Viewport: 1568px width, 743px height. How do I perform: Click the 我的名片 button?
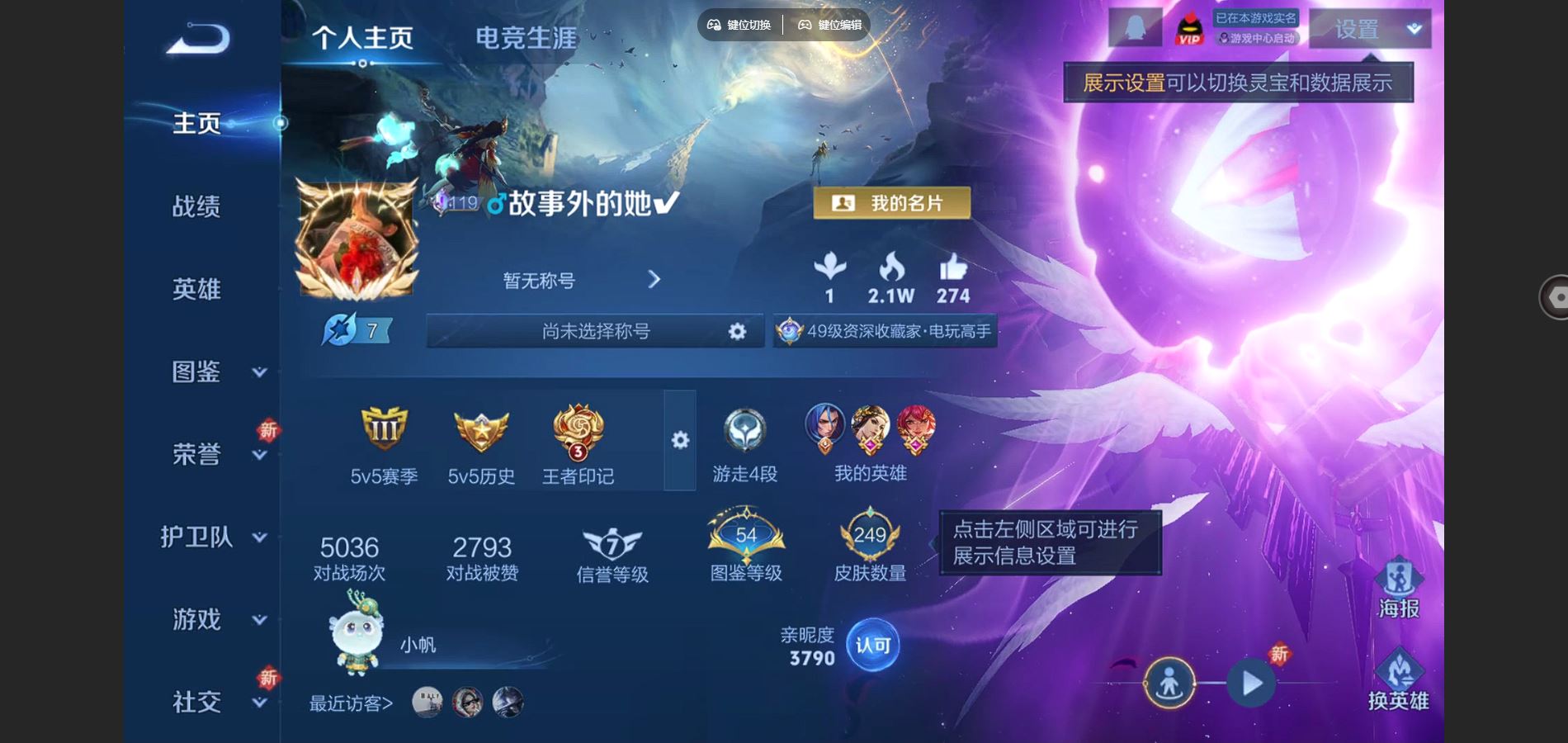coord(891,202)
